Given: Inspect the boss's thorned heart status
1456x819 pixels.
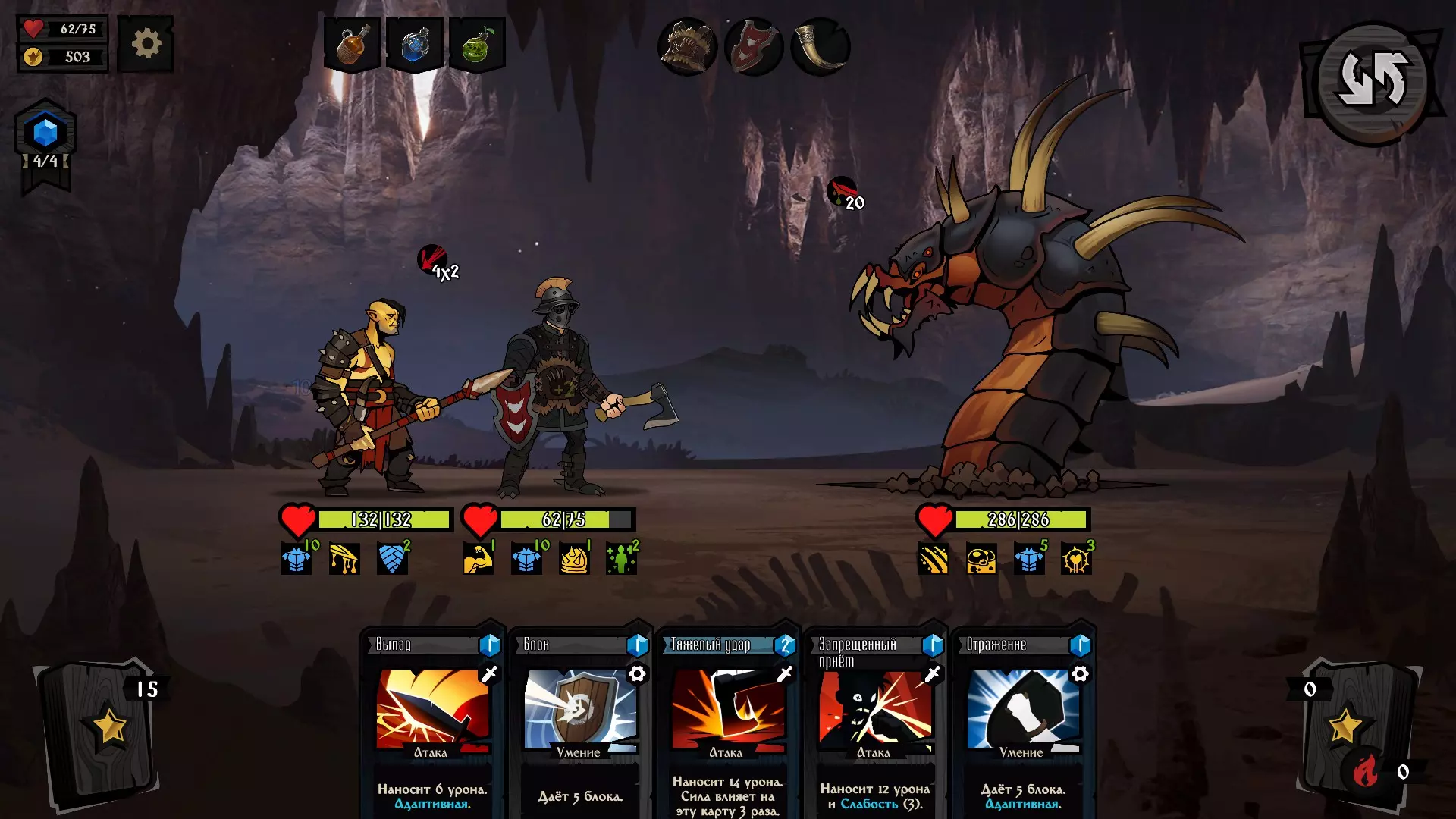Looking at the screenshot, I should point(1076,560).
